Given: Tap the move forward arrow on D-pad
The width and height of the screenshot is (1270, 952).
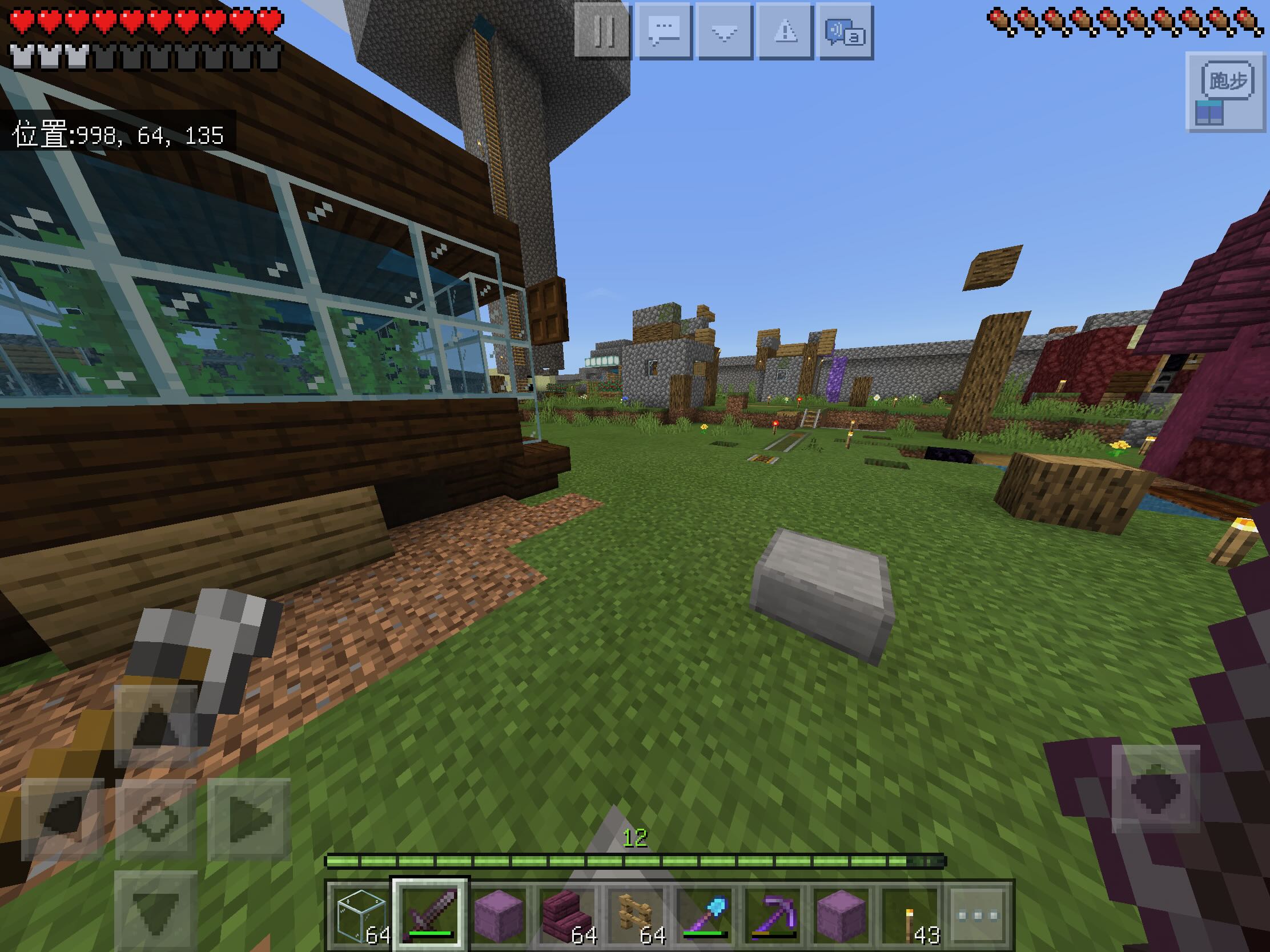Looking at the screenshot, I should [x=155, y=726].
